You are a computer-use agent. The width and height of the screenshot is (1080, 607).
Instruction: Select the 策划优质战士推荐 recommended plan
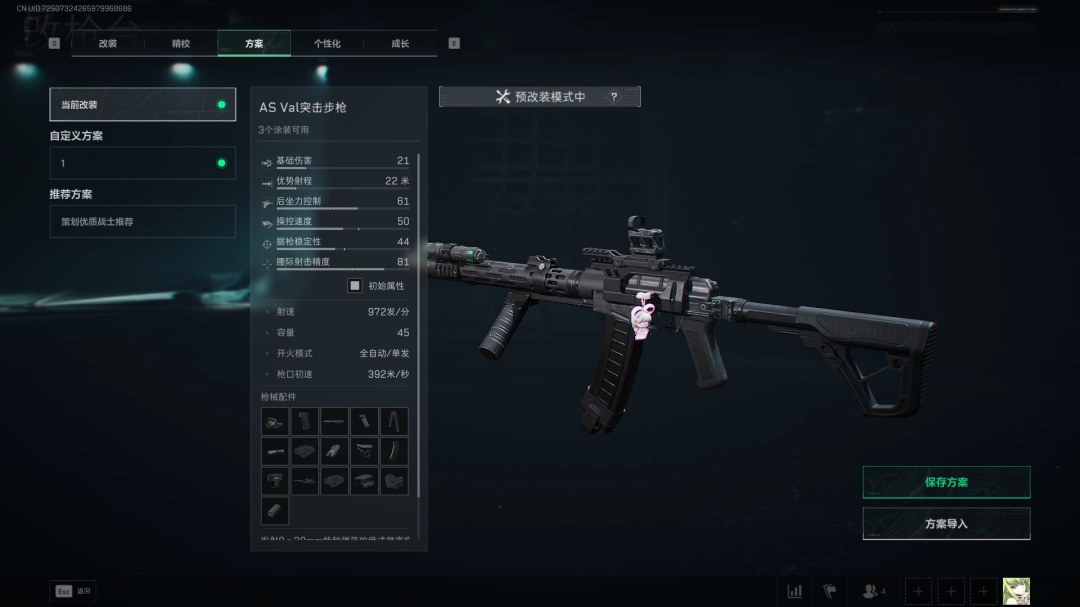[x=143, y=221]
